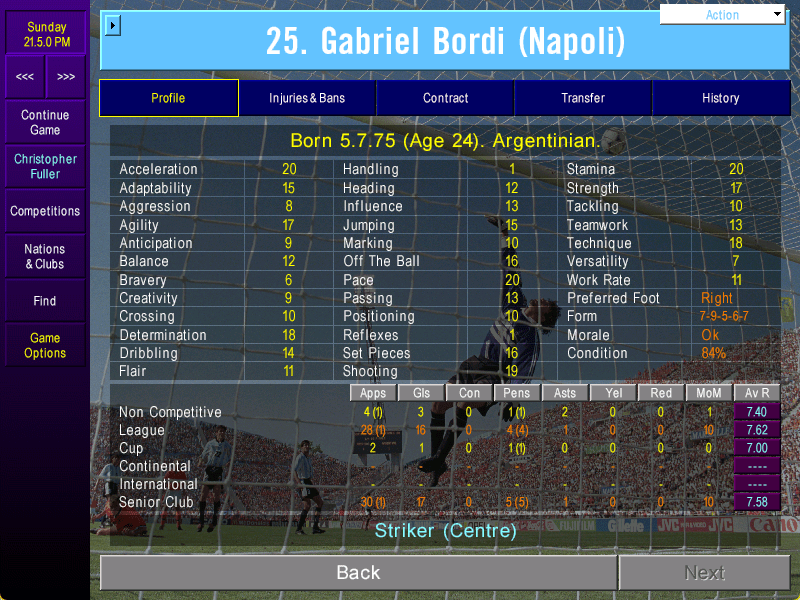Open the Action dropdown menu
The width and height of the screenshot is (800, 600).
tap(723, 15)
